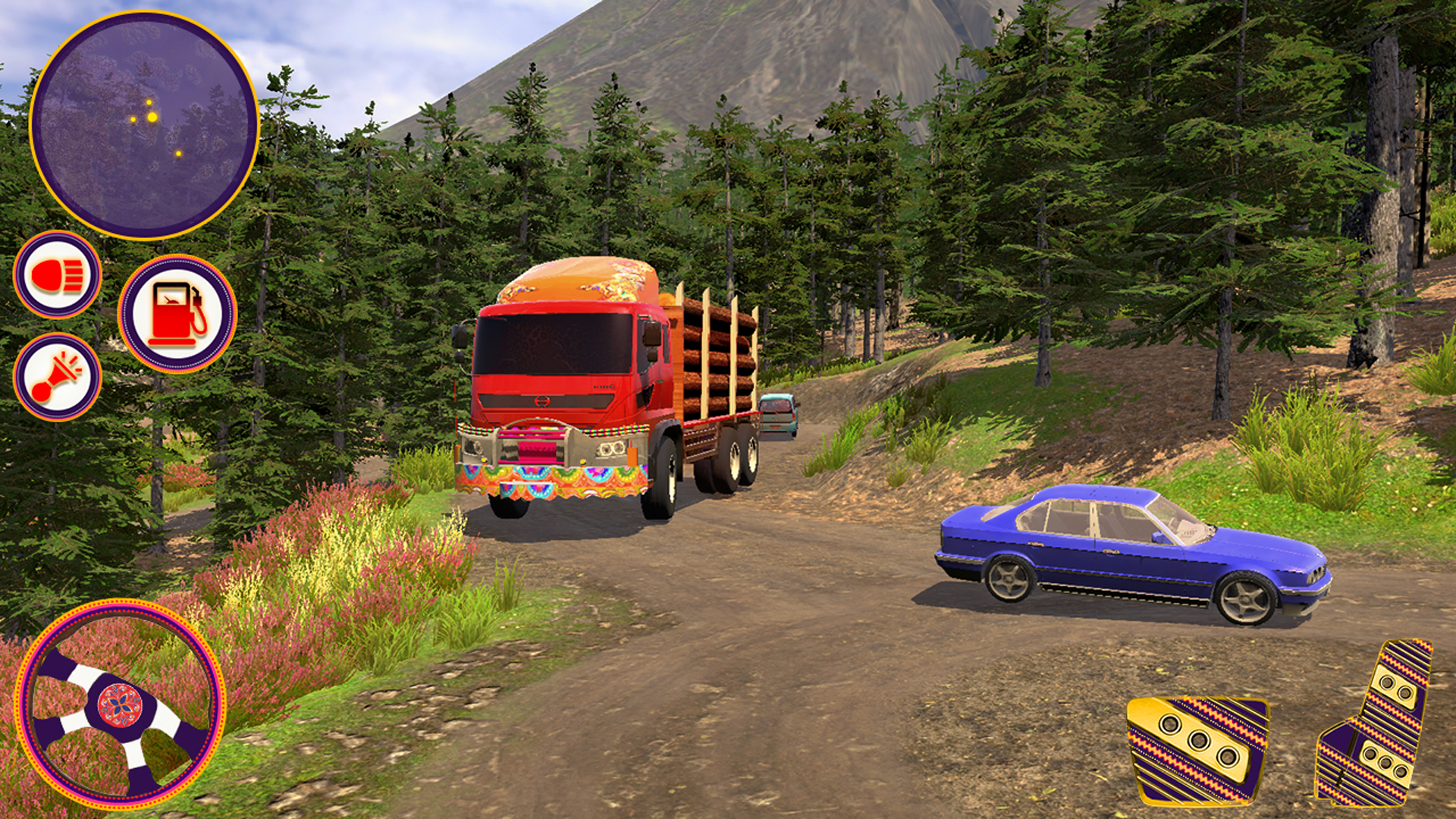This screenshot has height=819, width=1456.
Task: Sound the horn button
Action: pyautogui.click(x=57, y=377)
